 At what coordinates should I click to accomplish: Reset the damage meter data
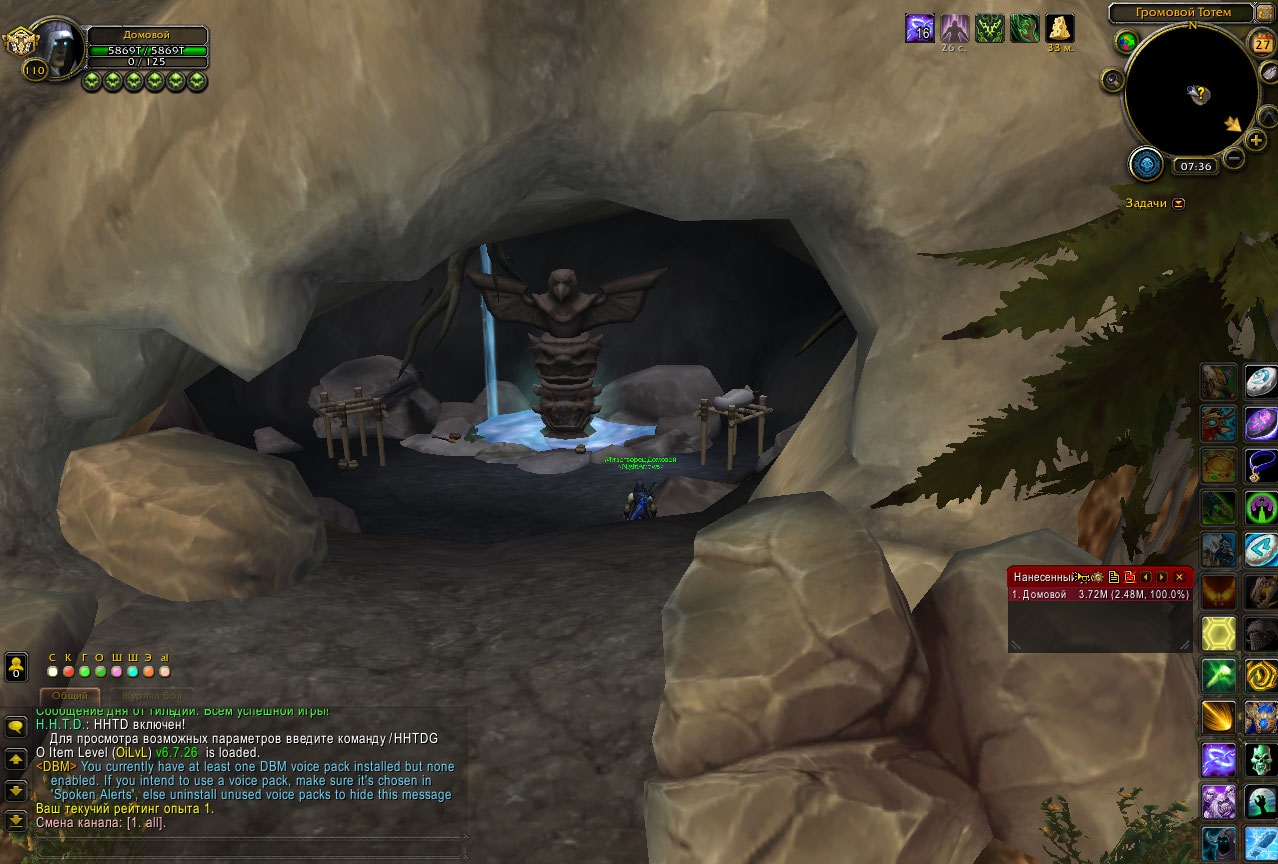[1129, 577]
